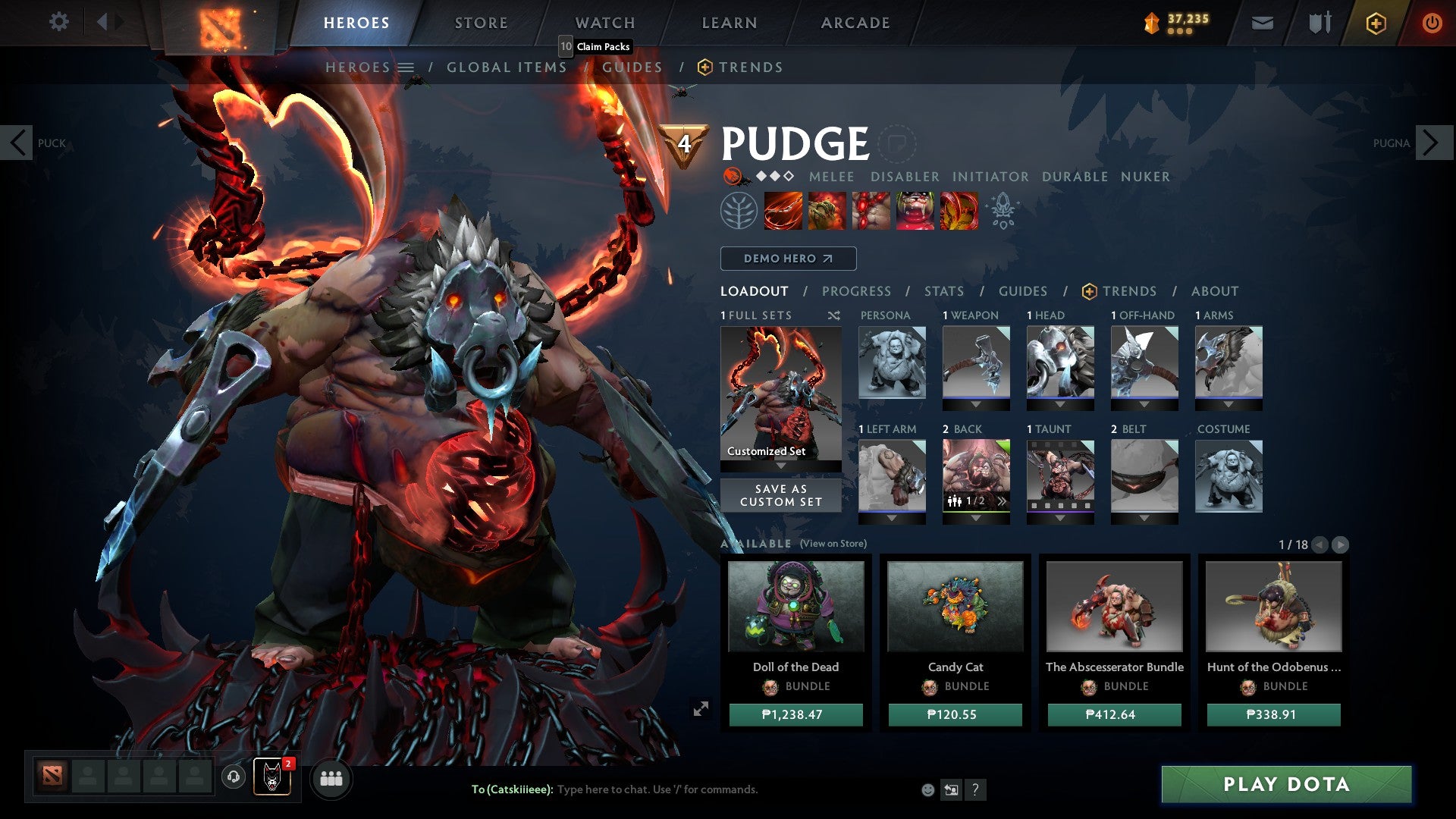1456x819 pixels.
Task: Click the Demo Hero button
Action: [787, 259]
